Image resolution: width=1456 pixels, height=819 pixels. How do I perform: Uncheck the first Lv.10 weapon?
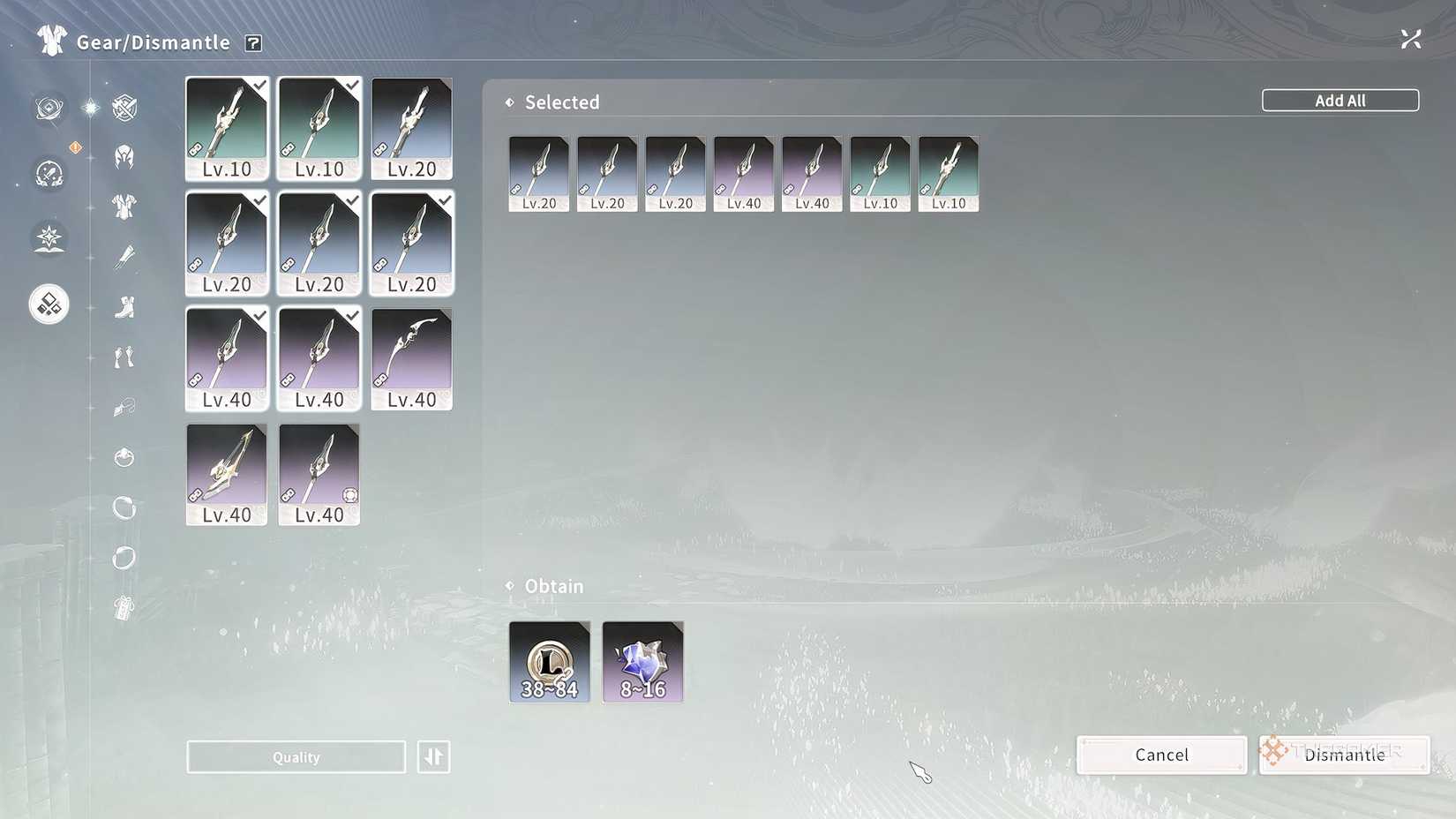pos(227,128)
